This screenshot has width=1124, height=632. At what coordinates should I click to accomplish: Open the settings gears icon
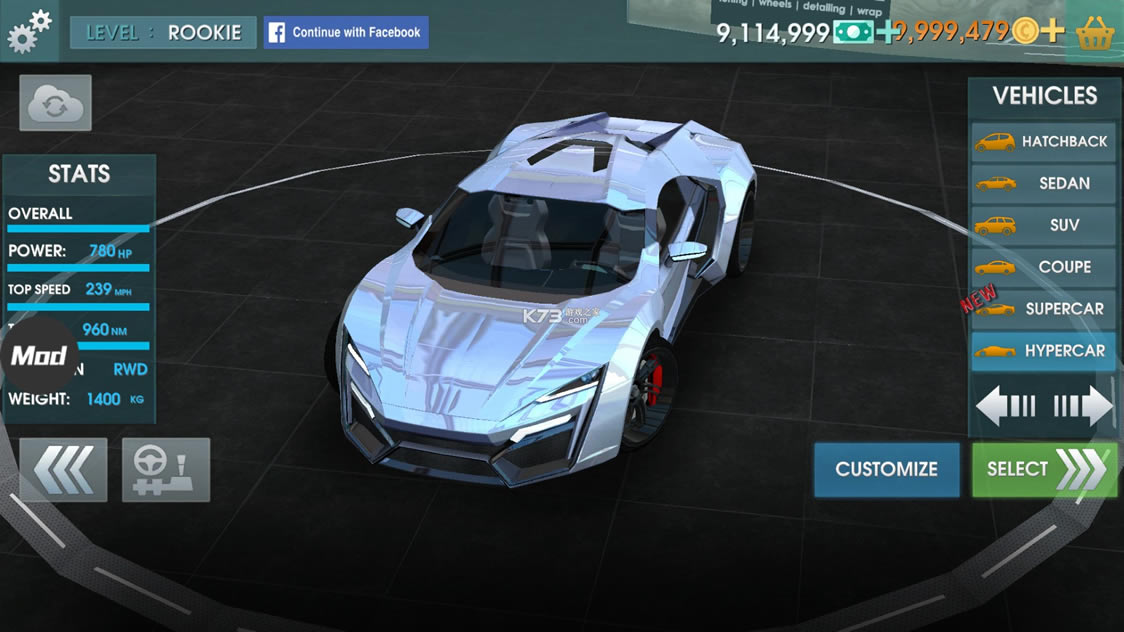click(x=29, y=31)
